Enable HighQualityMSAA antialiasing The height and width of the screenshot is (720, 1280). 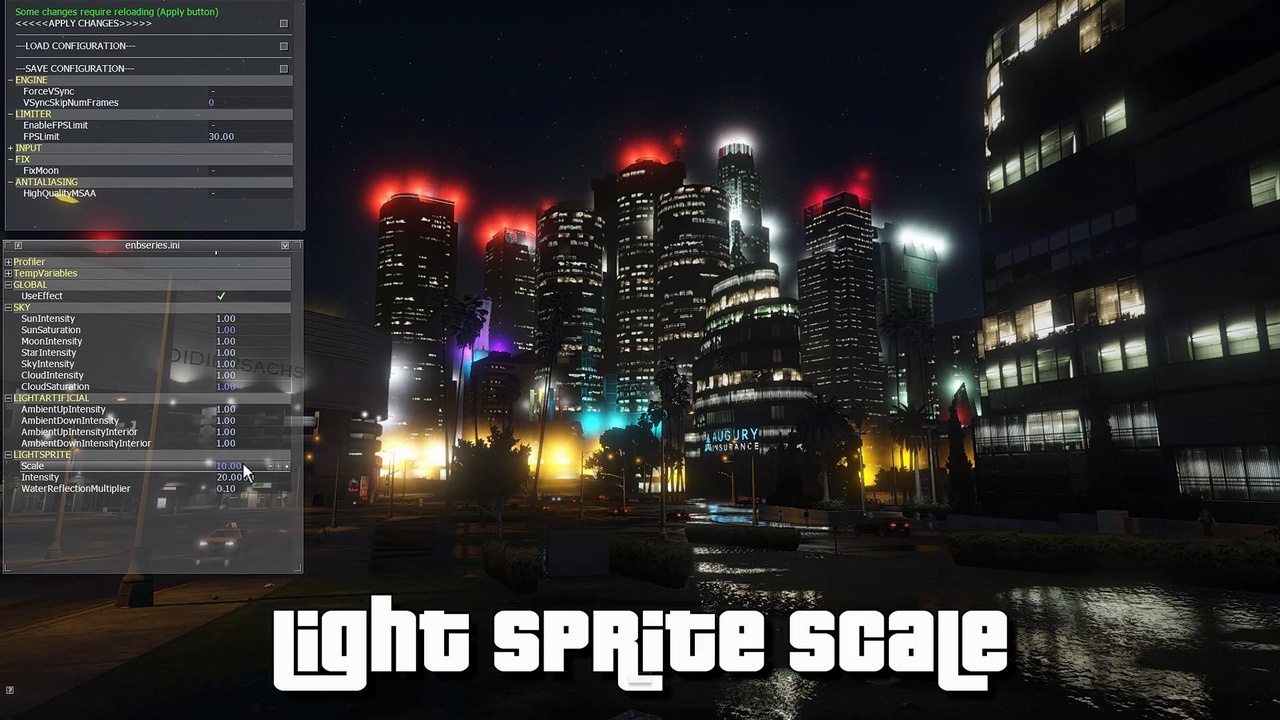[213, 193]
